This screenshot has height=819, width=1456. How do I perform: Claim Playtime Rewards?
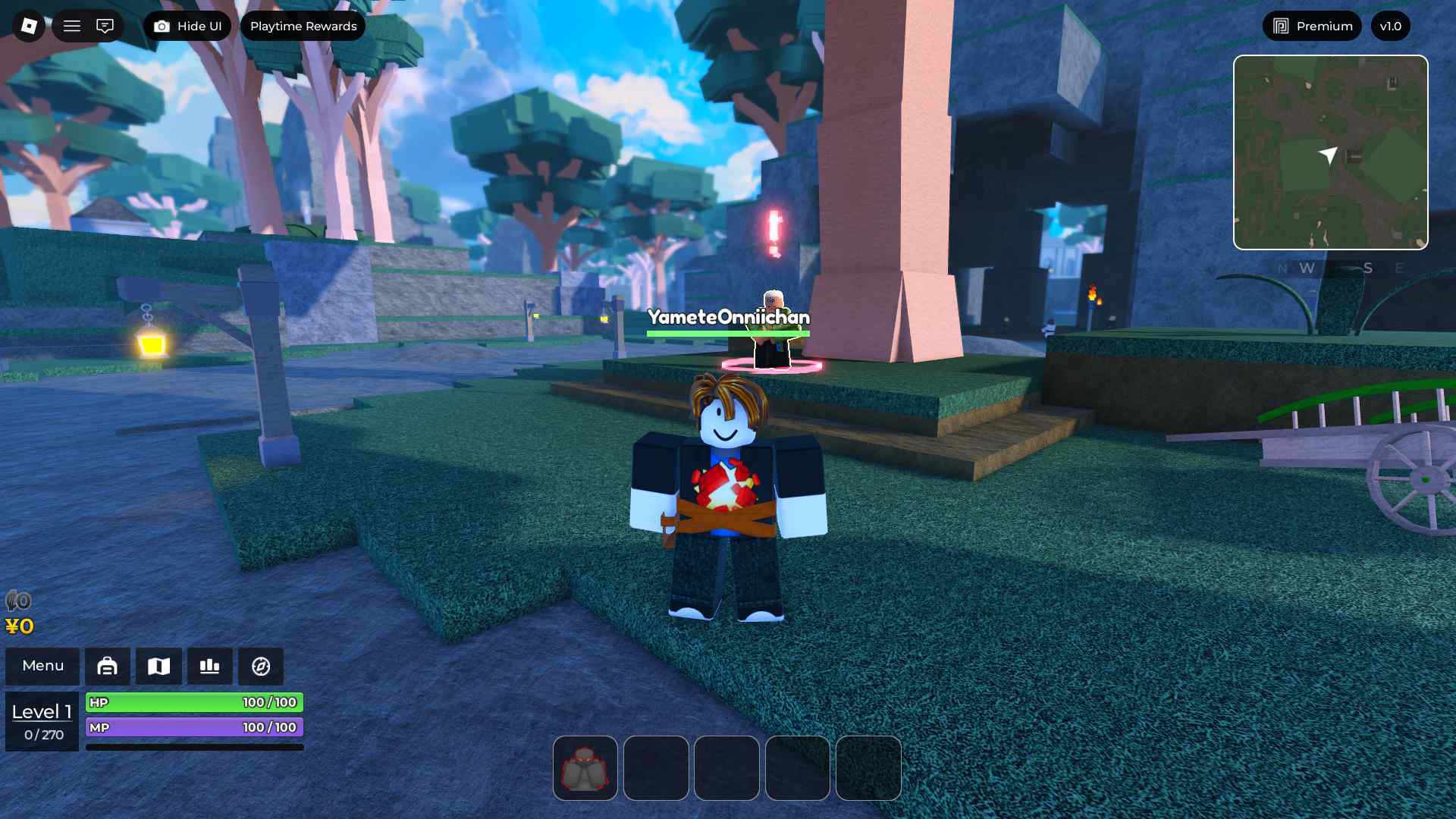point(303,26)
